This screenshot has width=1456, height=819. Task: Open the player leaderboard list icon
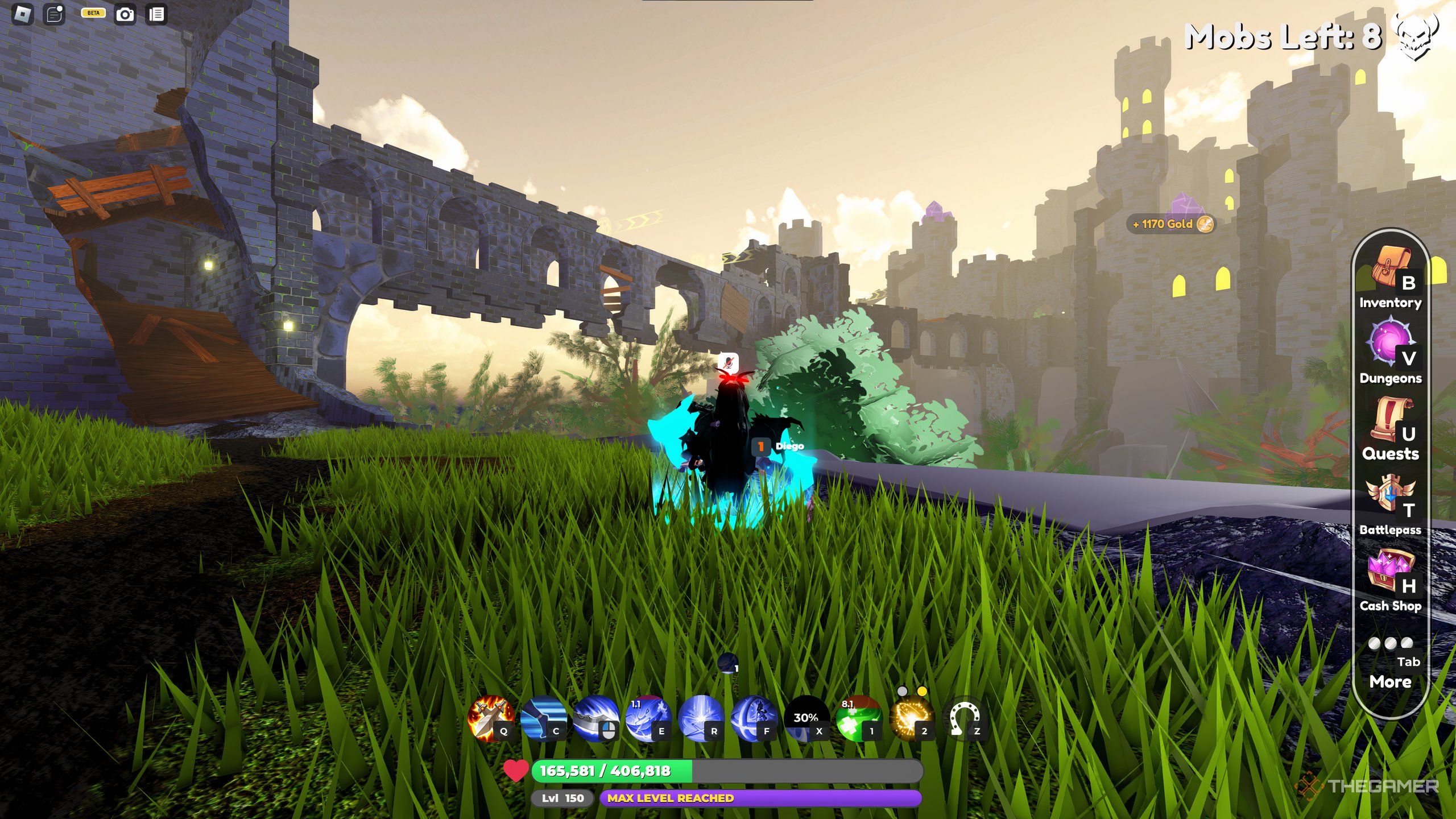pos(157,13)
